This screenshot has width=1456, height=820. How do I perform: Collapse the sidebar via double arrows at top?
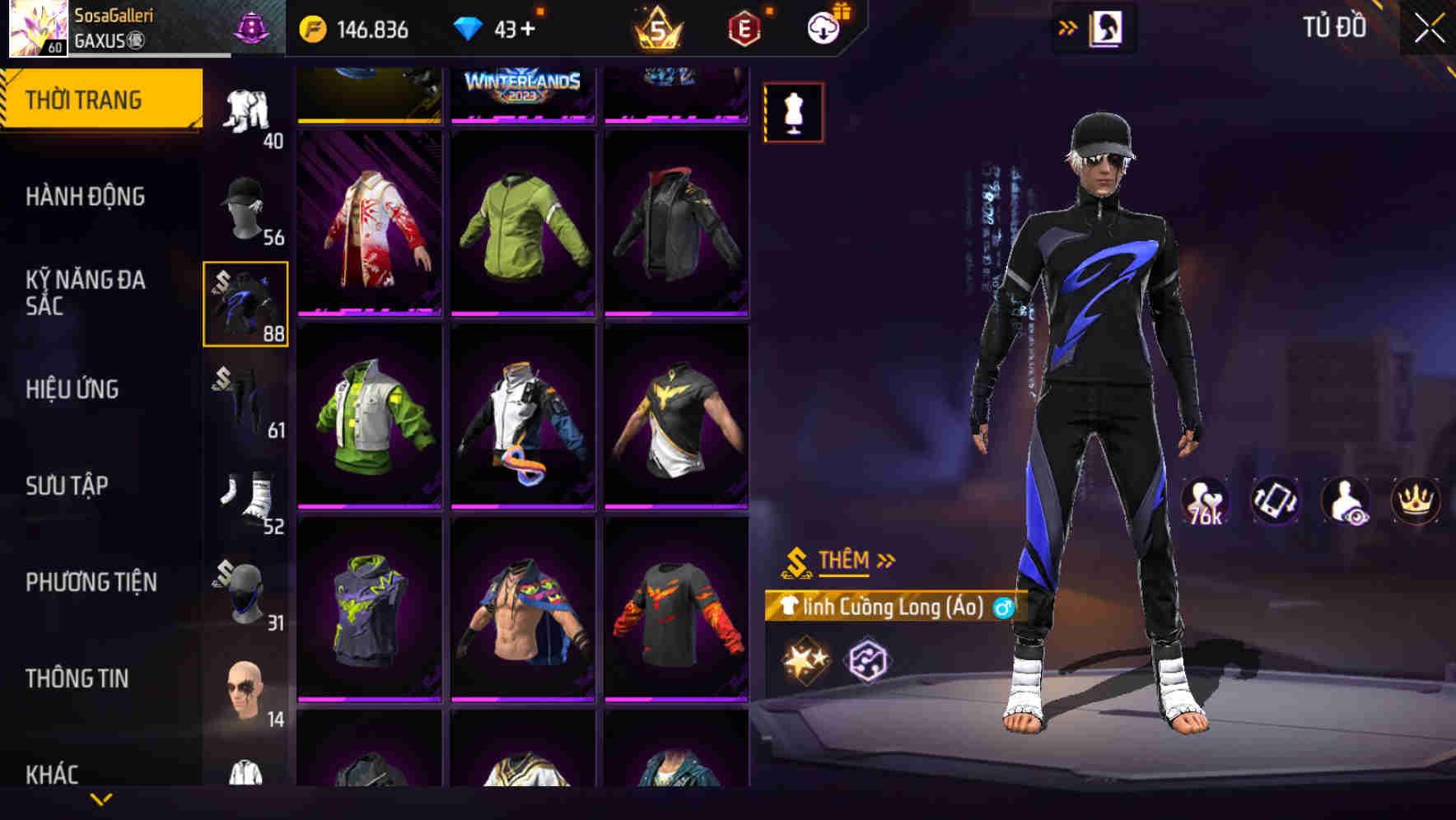tap(1067, 26)
